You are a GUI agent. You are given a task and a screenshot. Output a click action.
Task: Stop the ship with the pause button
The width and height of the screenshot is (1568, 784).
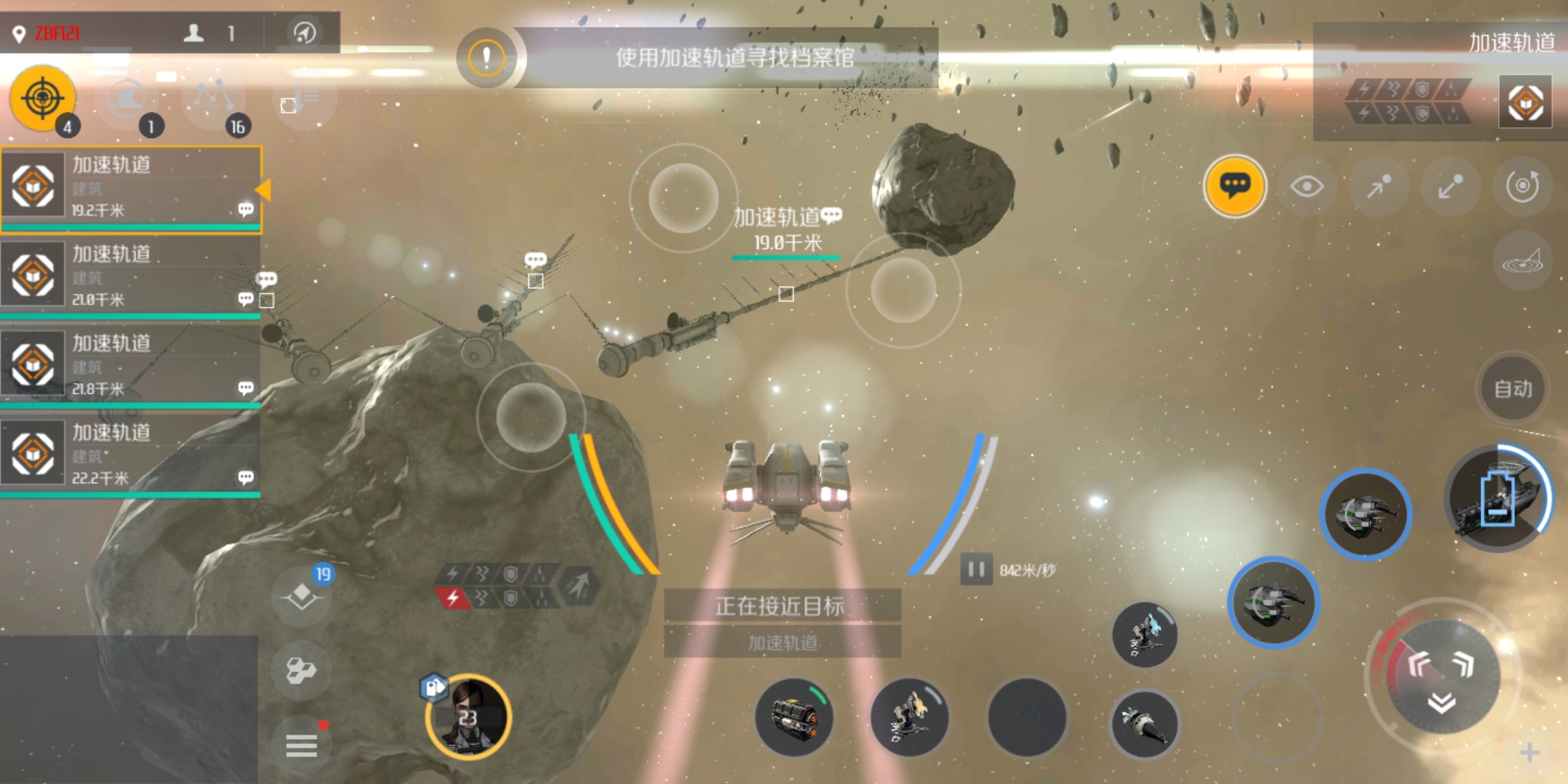[x=976, y=570]
